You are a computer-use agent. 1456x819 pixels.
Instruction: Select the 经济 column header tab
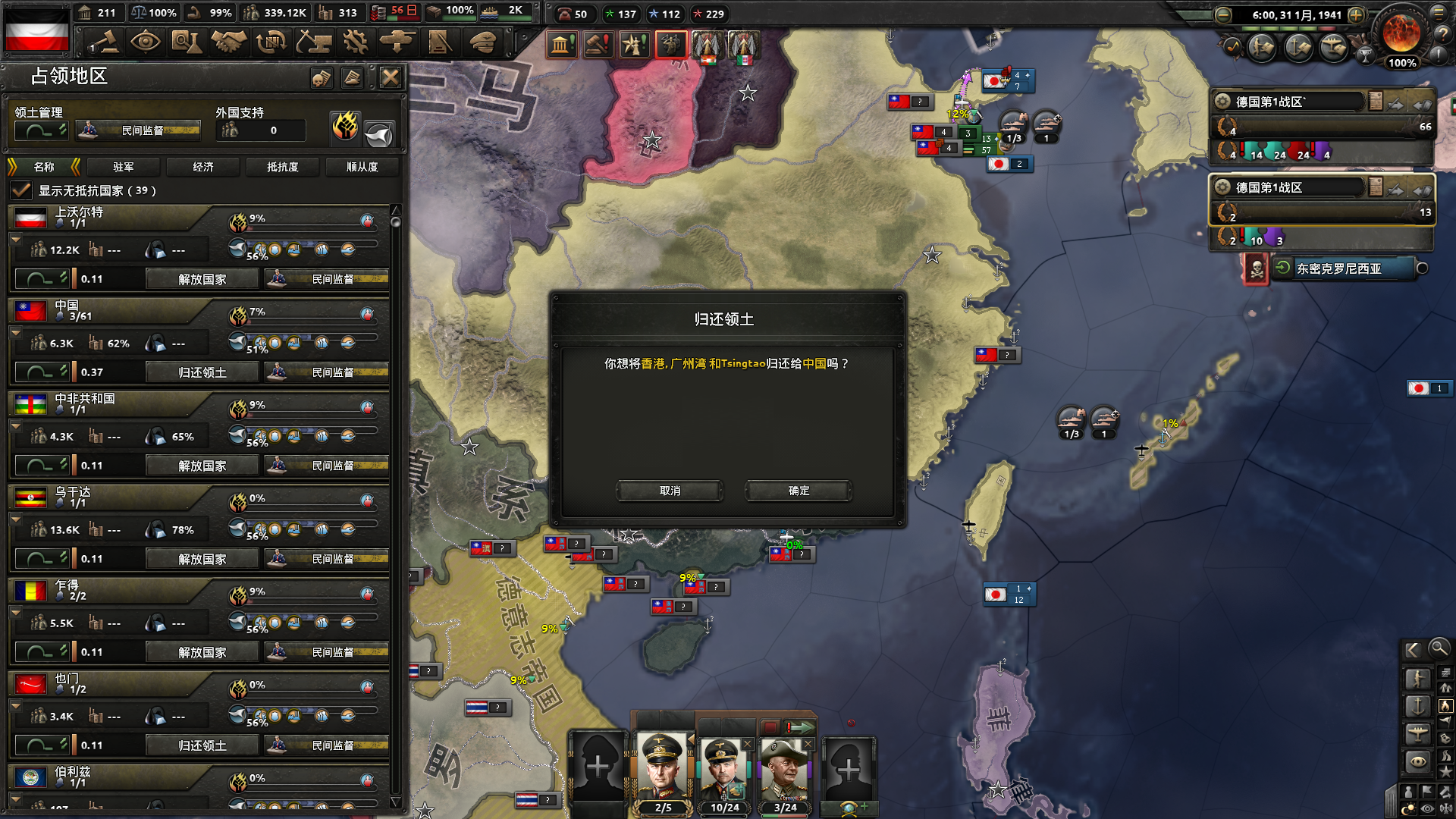pyautogui.click(x=202, y=167)
